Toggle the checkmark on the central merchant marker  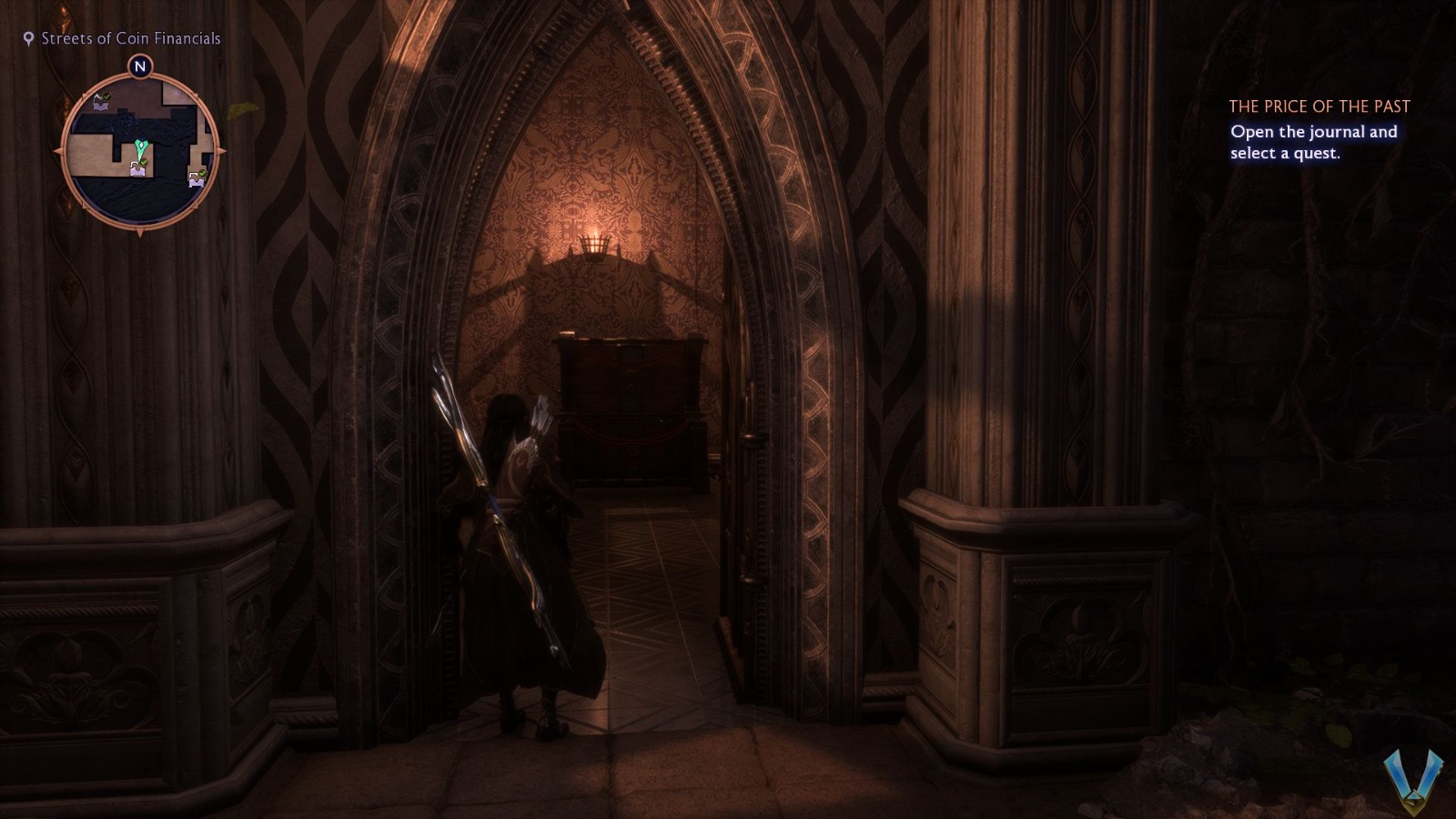pos(145,161)
